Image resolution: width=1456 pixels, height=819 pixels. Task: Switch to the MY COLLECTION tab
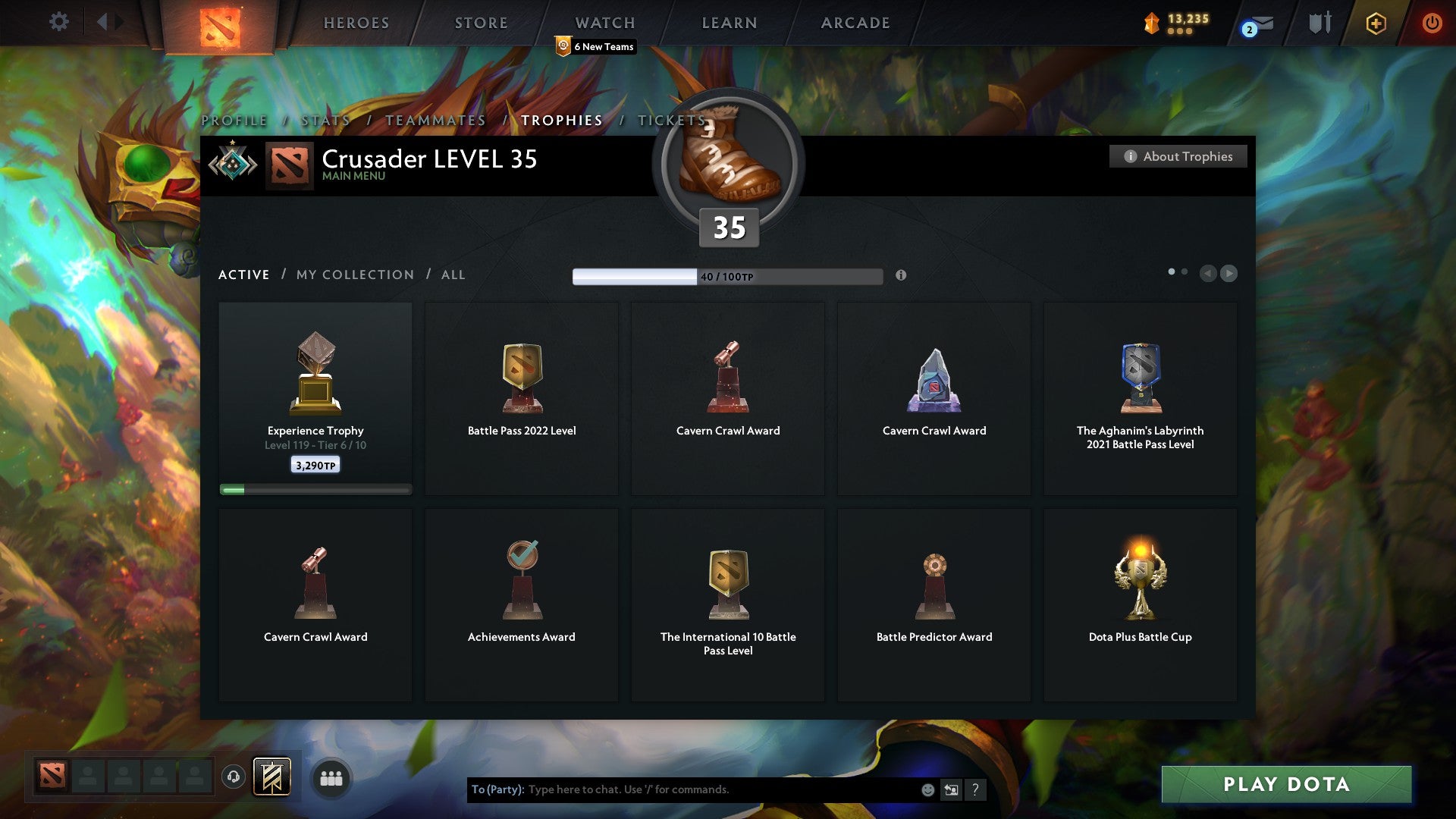click(353, 275)
